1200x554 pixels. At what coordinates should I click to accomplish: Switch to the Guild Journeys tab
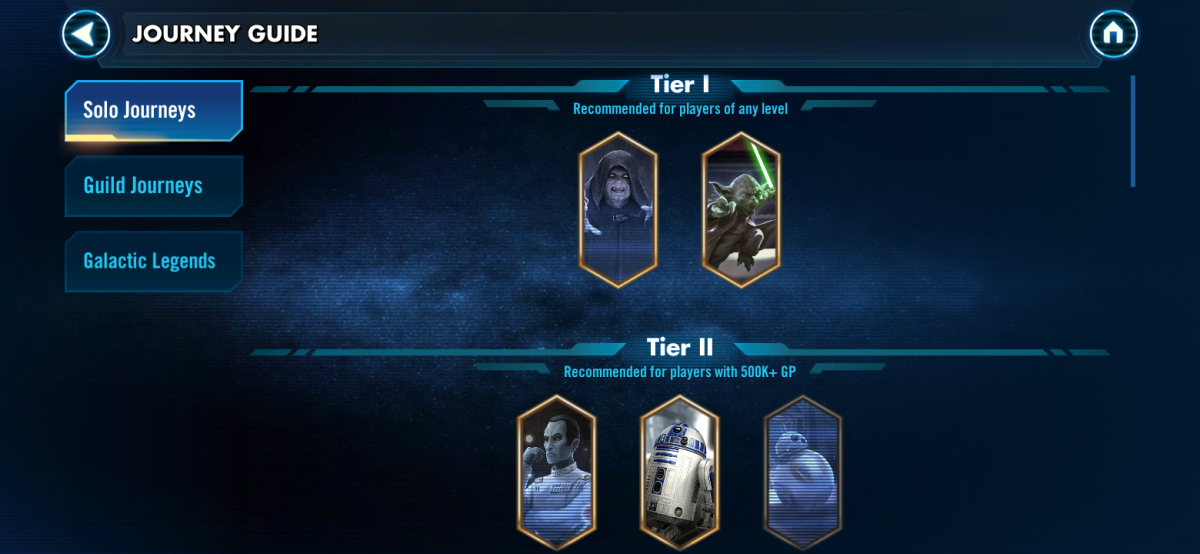pos(153,186)
